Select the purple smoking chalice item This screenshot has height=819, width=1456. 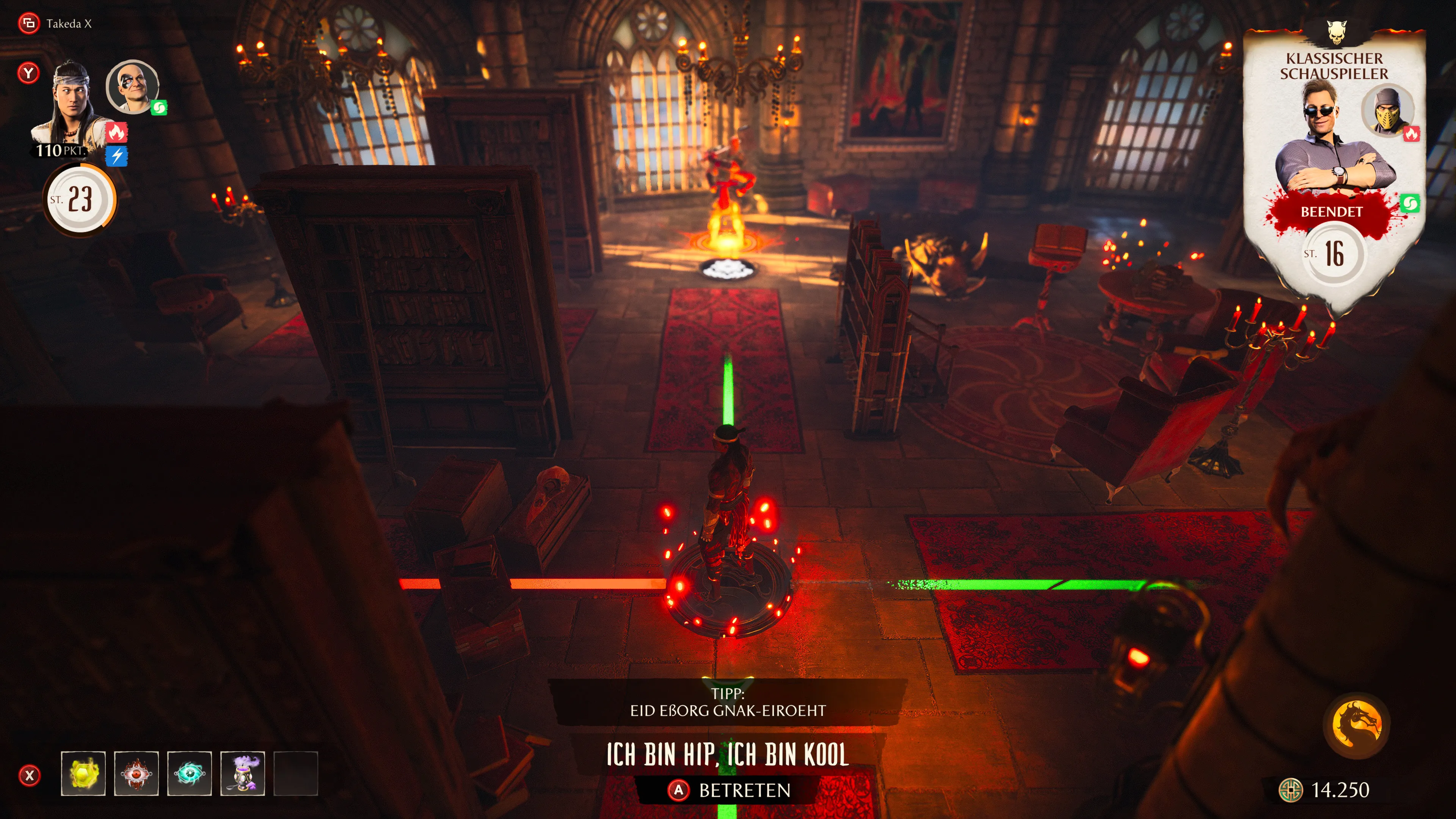click(x=243, y=773)
